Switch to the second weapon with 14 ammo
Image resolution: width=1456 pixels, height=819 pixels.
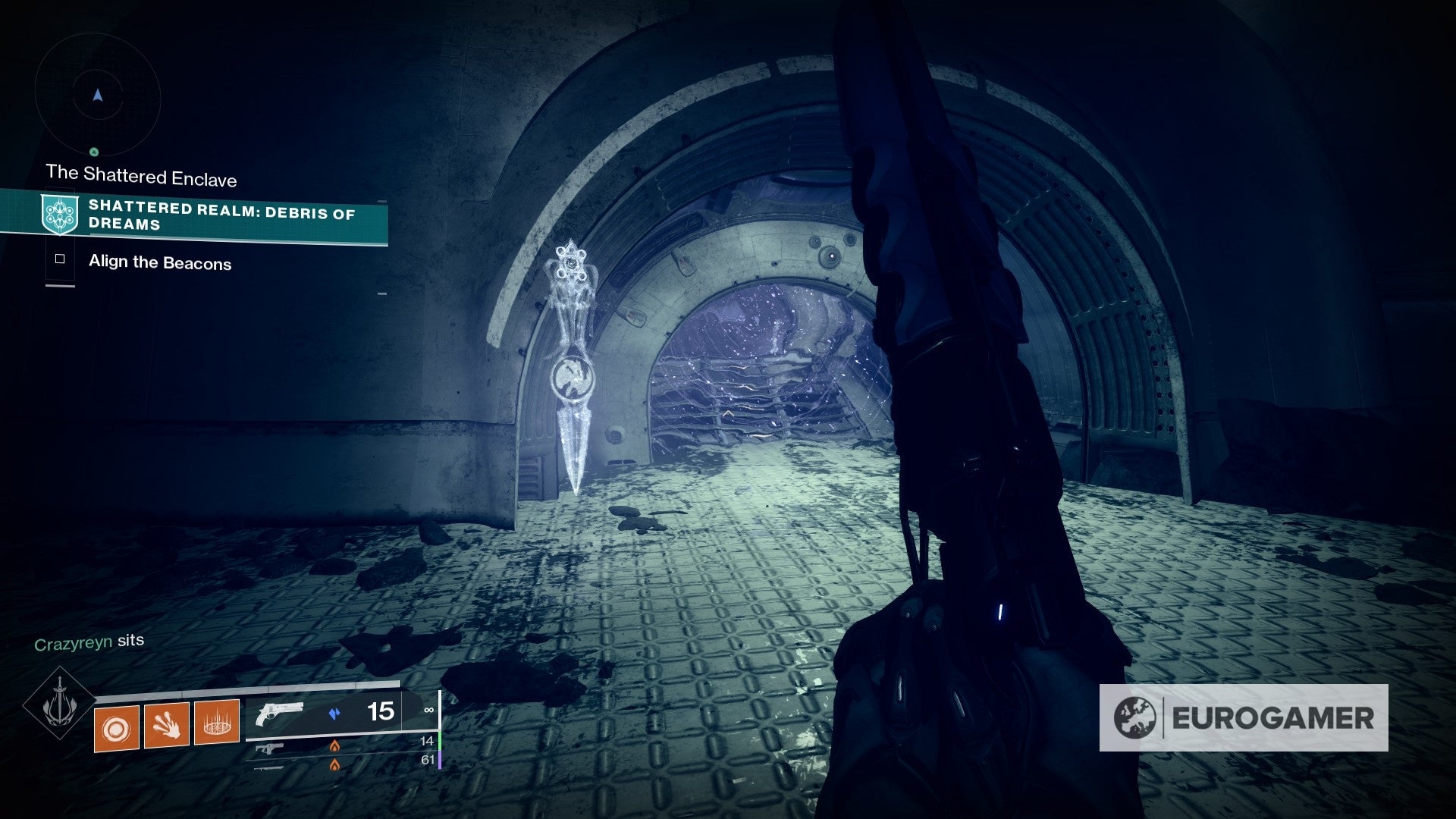tap(269, 748)
